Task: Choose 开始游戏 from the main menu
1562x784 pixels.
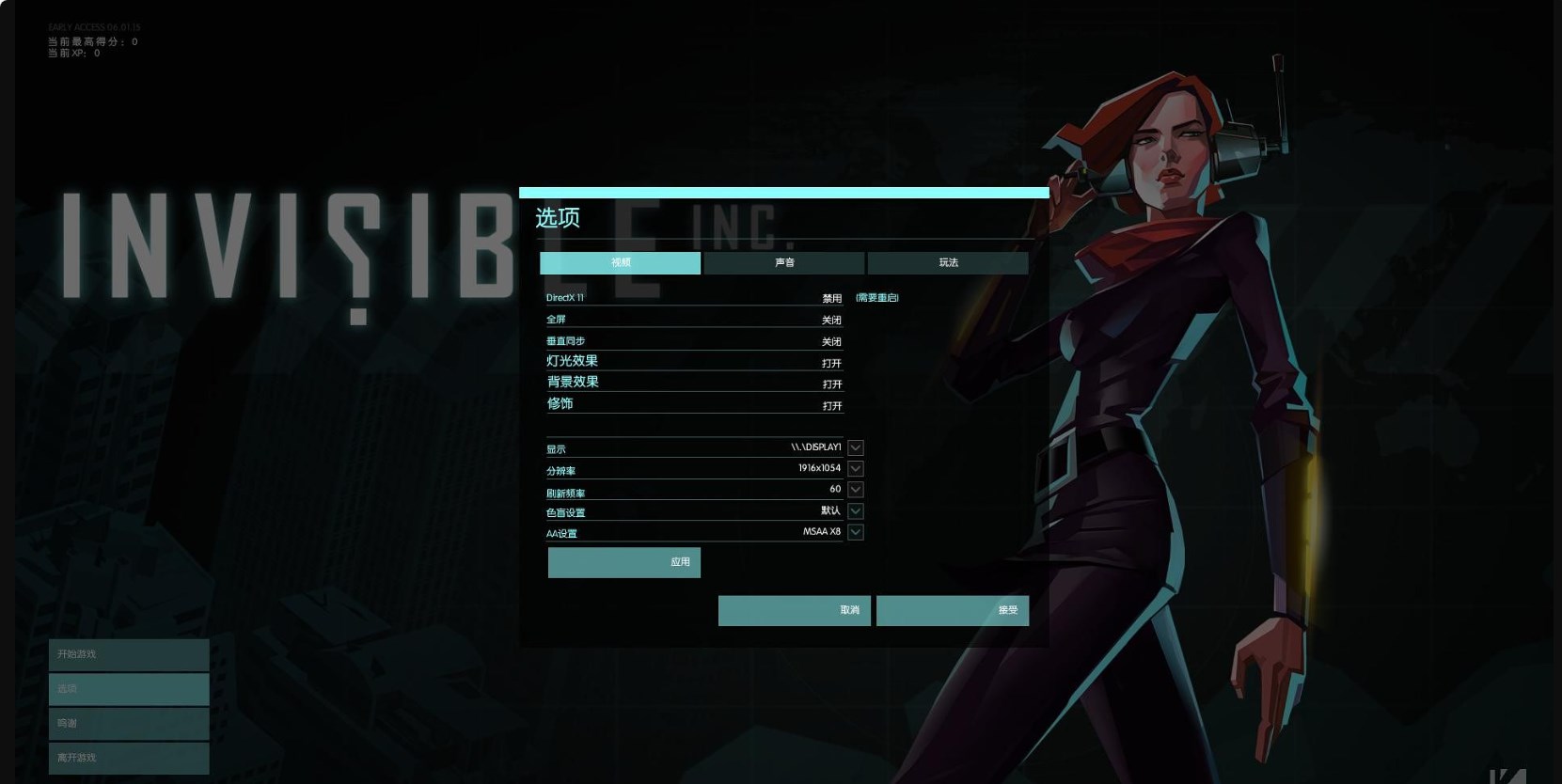Action: [129, 654]
